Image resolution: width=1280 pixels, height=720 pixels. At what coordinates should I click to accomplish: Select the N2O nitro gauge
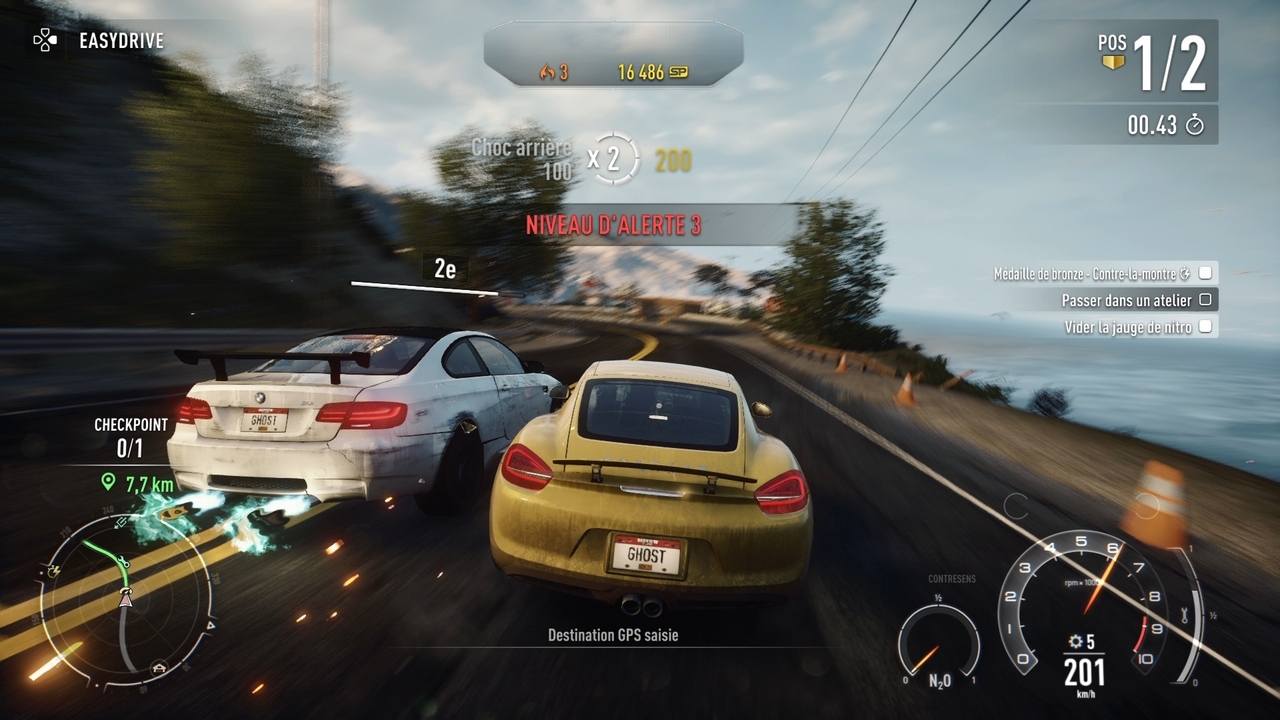[x=937, y=647]
